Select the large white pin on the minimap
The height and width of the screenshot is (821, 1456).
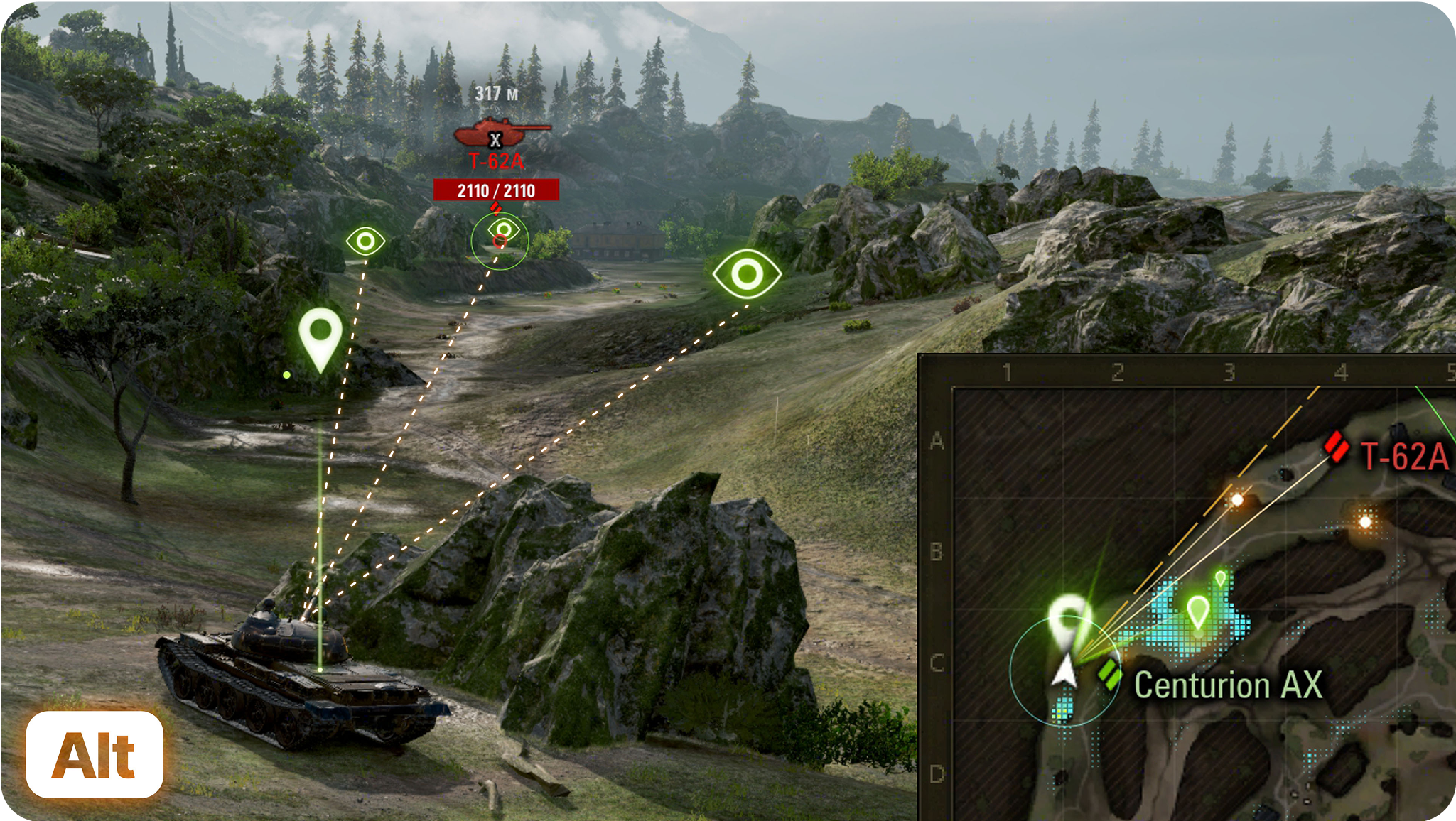coord(1069,621)
